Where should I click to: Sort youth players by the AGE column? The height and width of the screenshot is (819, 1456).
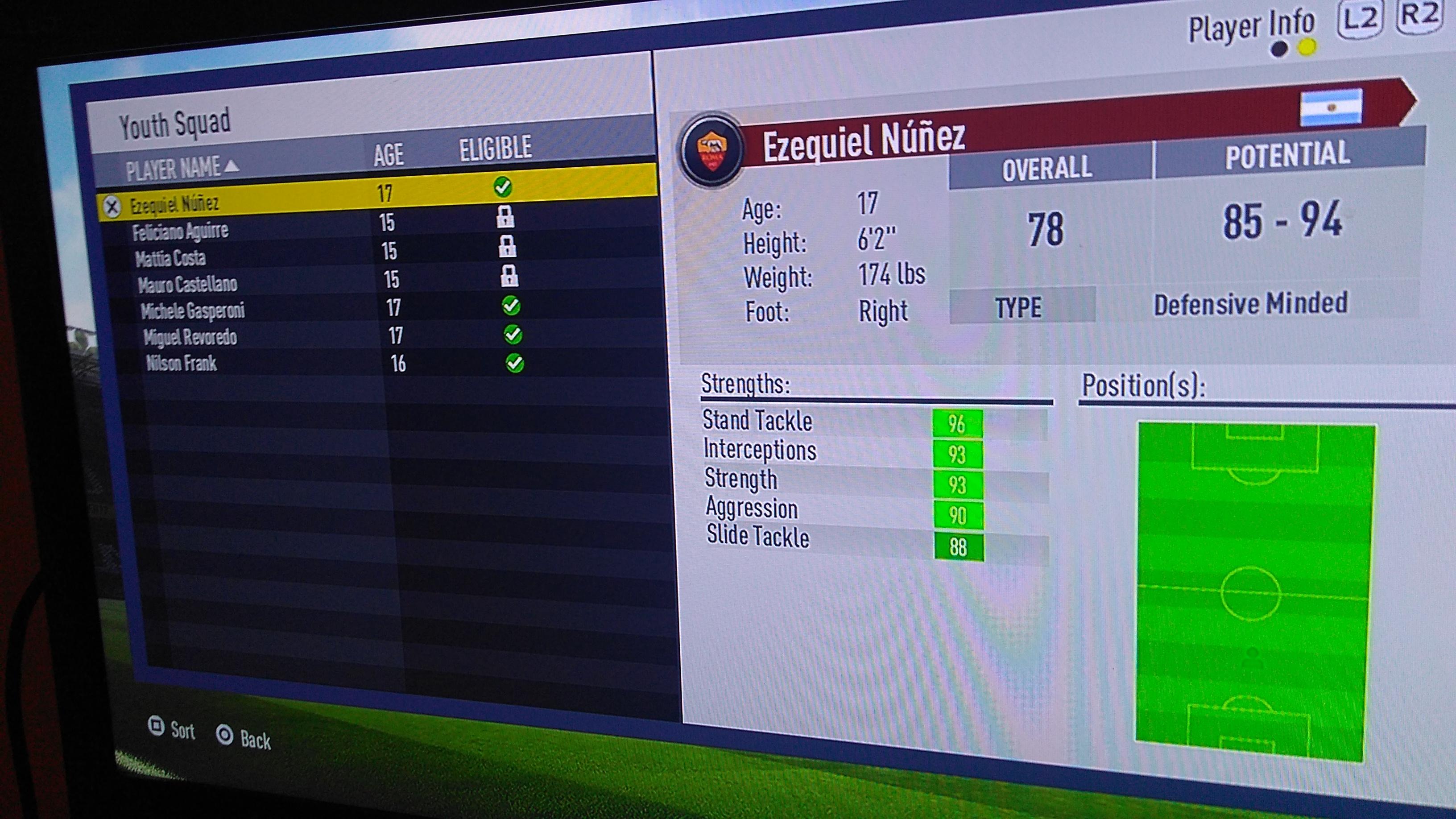pyautogui.click(x=389, y=155)
